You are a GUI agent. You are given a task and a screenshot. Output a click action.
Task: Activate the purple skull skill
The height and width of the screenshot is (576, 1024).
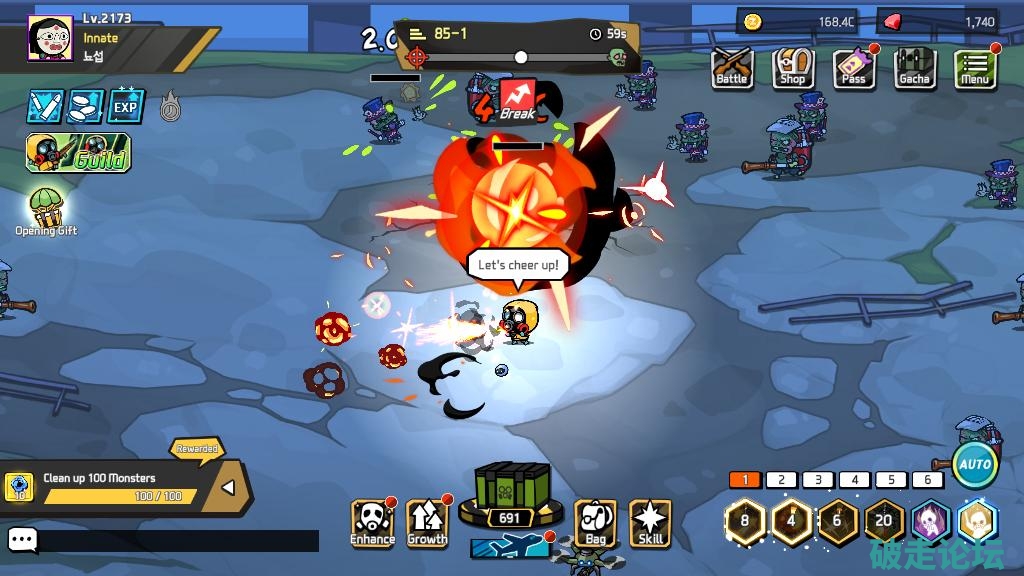(930, 521)
